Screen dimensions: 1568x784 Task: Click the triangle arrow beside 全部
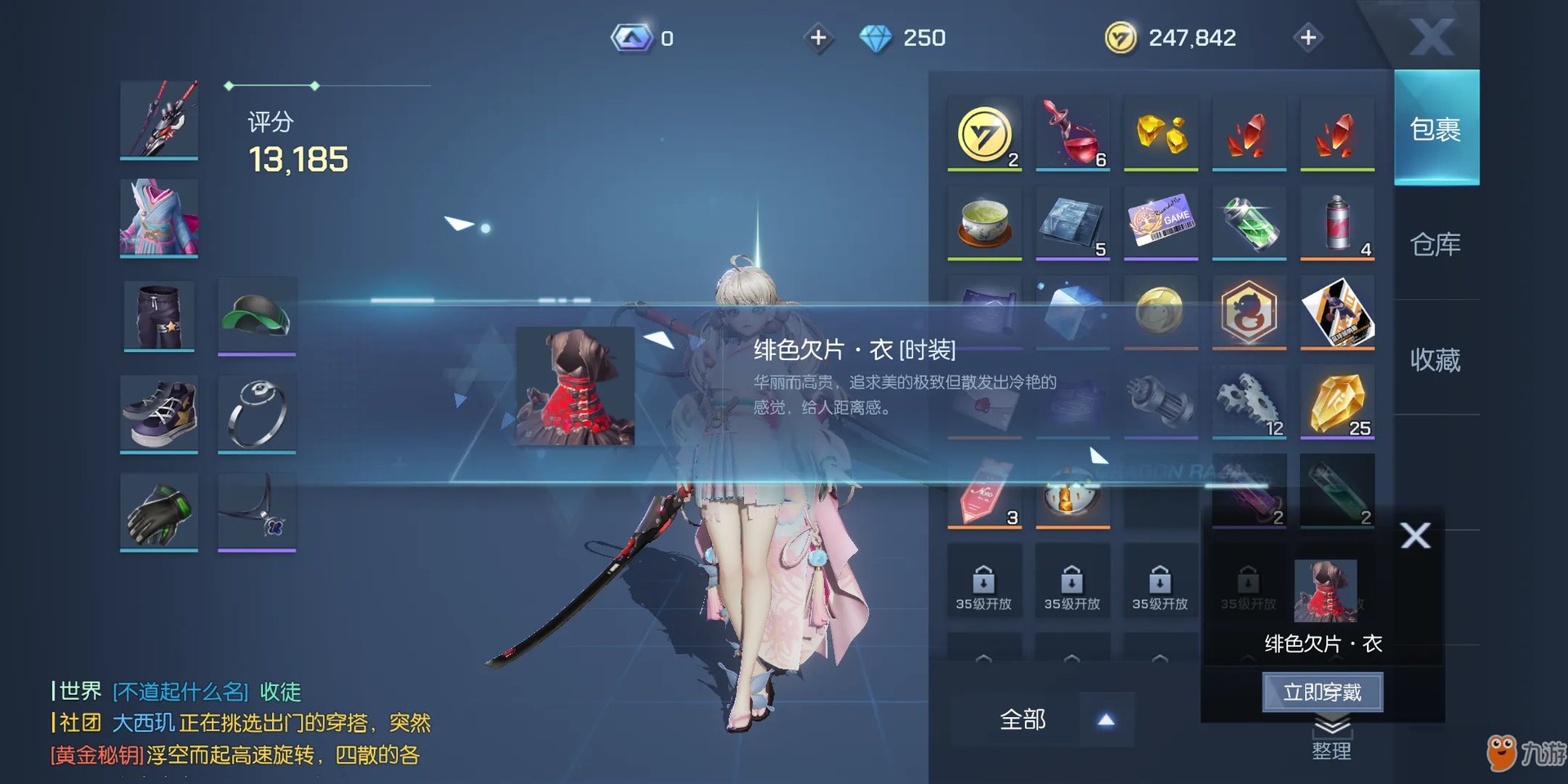[x=1107, y=721]
